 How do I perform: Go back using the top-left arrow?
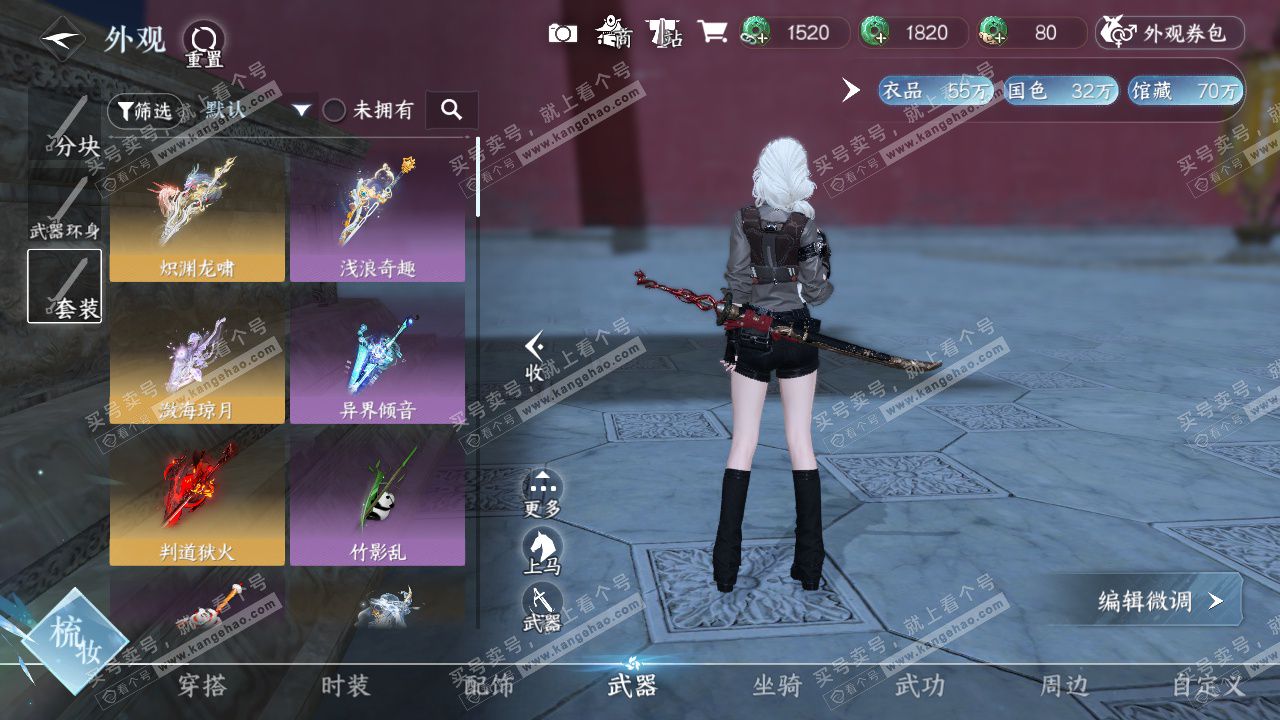tap(62, 39)
